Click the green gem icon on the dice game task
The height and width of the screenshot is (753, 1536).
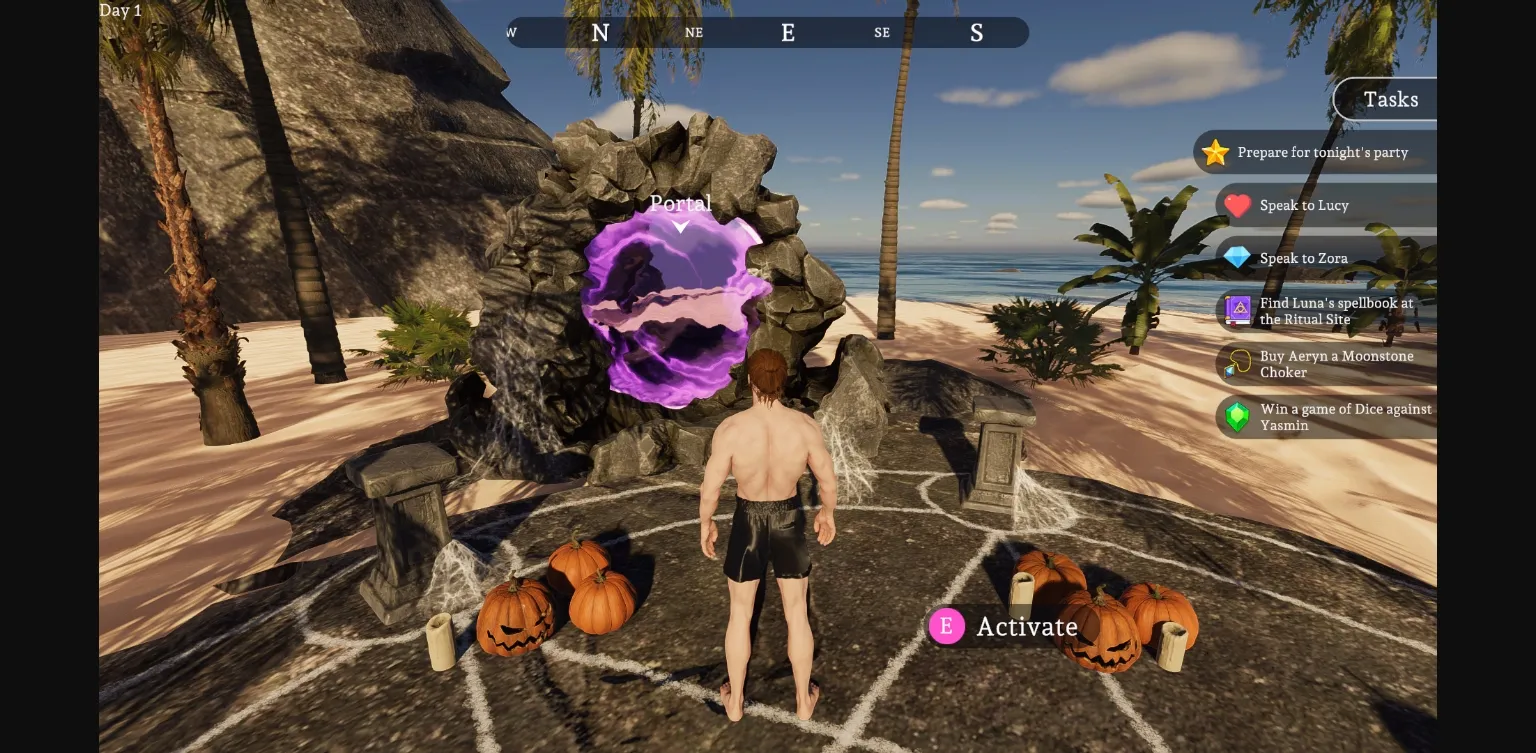tap(1238, 417)
